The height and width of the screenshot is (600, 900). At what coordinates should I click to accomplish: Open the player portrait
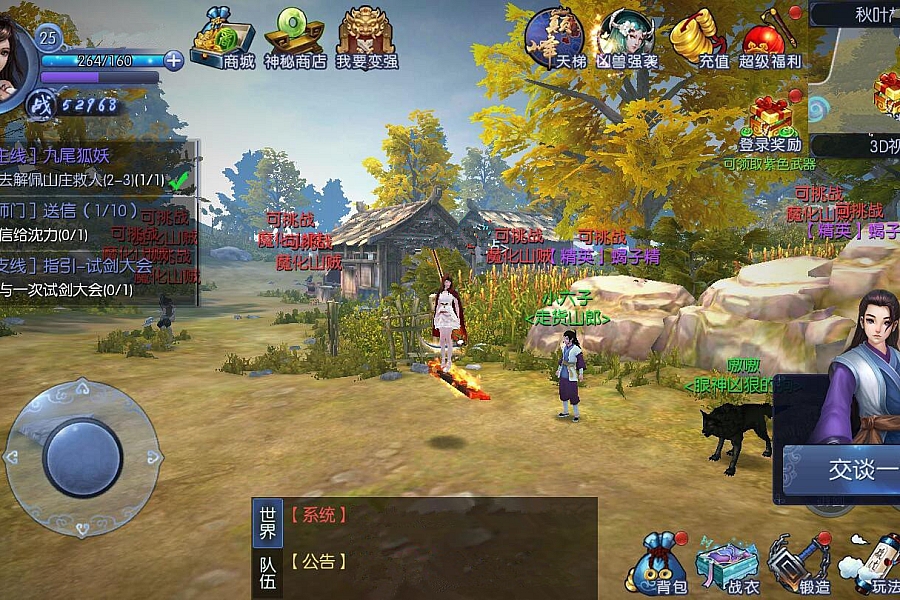coord(14,58)
